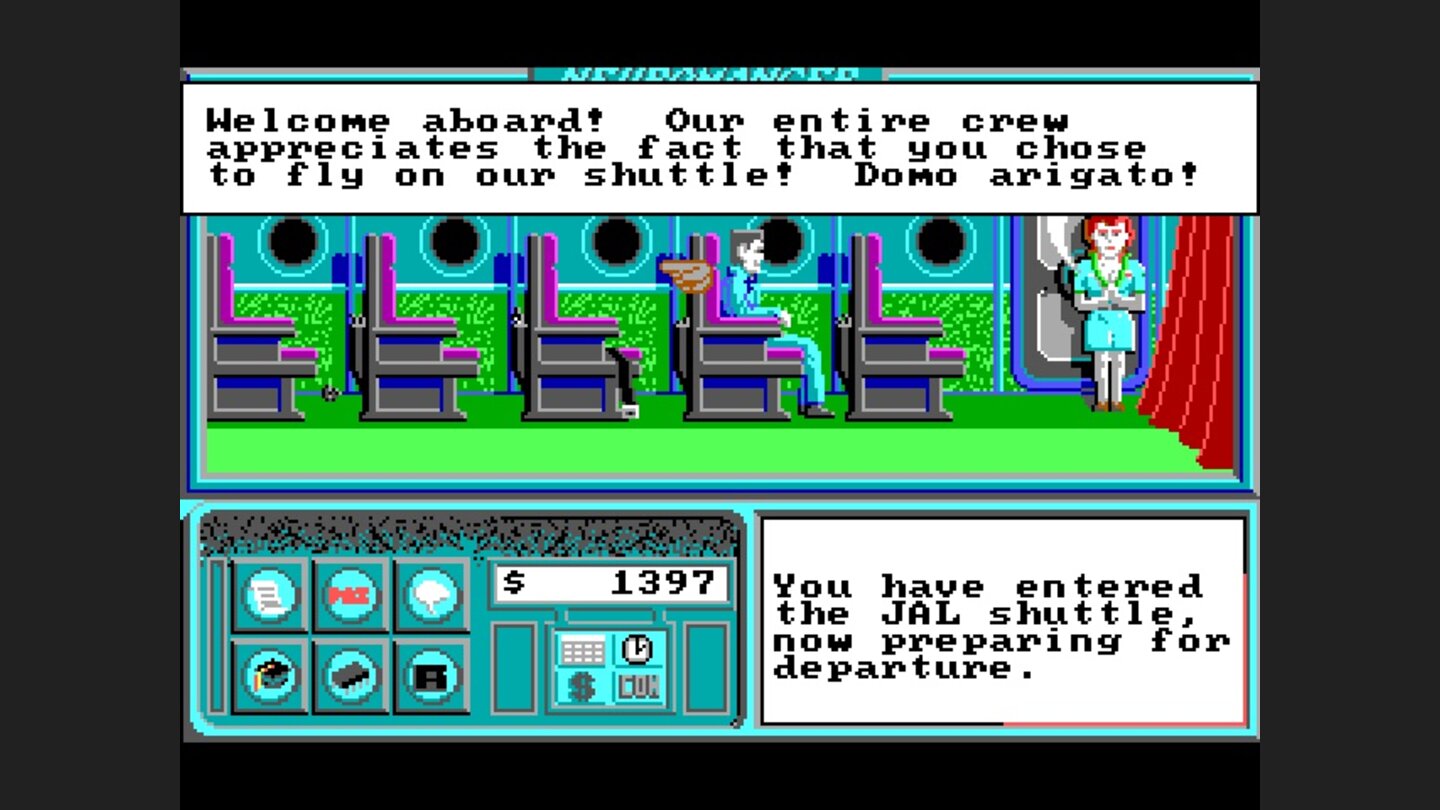Click the NEUROMANCER title banner
This screenshot has height=810, width=1440.
pos(710,72)
